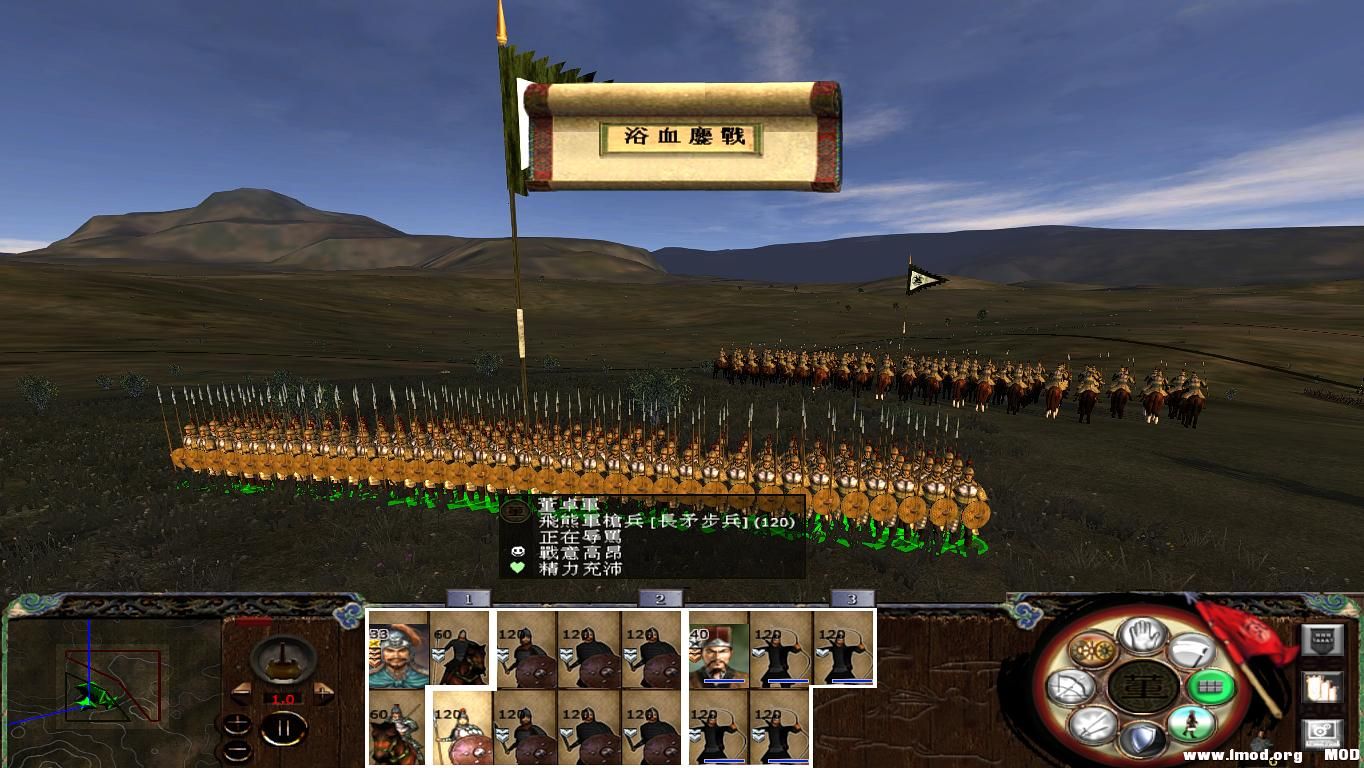
Task: Pause the battle with the pause button
Action: pos(285,727)
